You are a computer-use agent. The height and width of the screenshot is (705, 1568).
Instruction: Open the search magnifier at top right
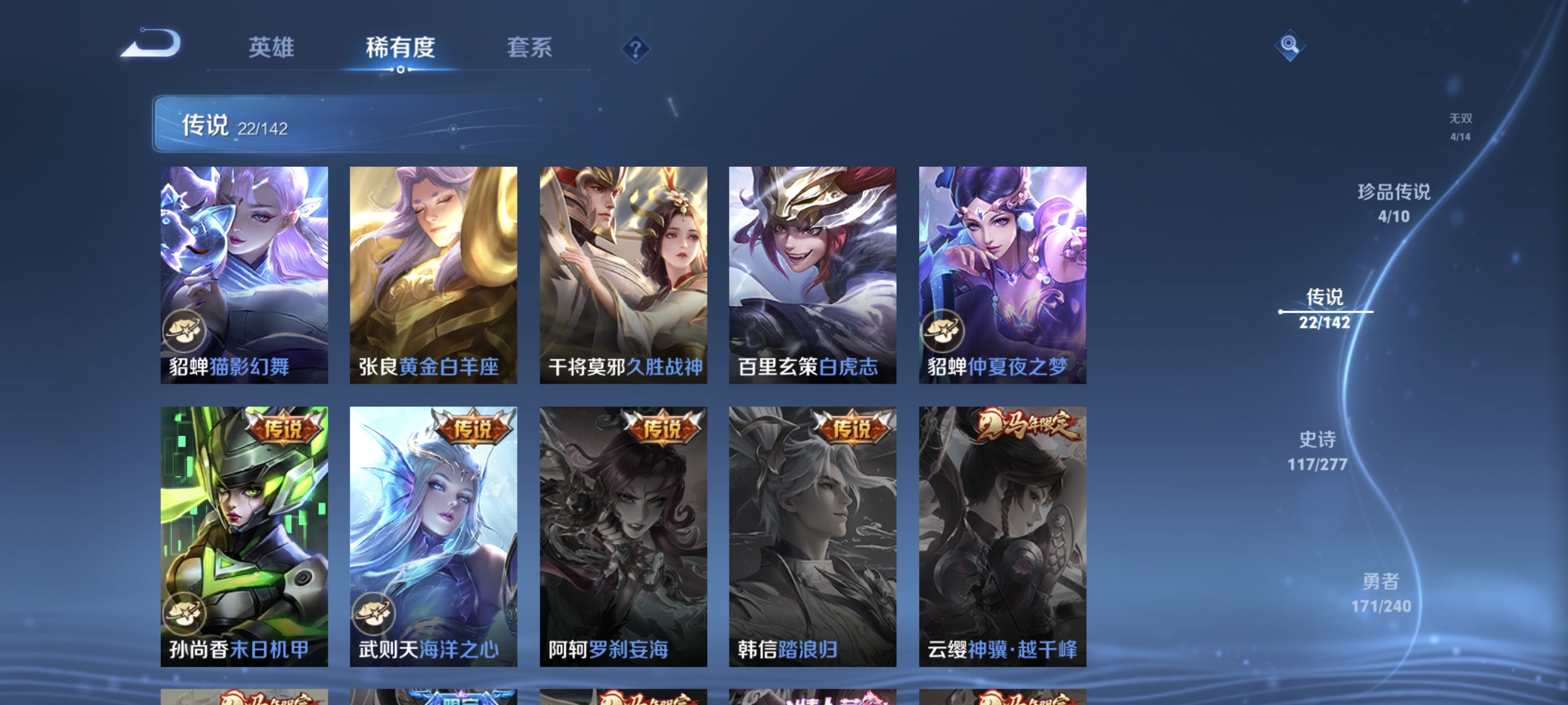tap(1291, 45)
